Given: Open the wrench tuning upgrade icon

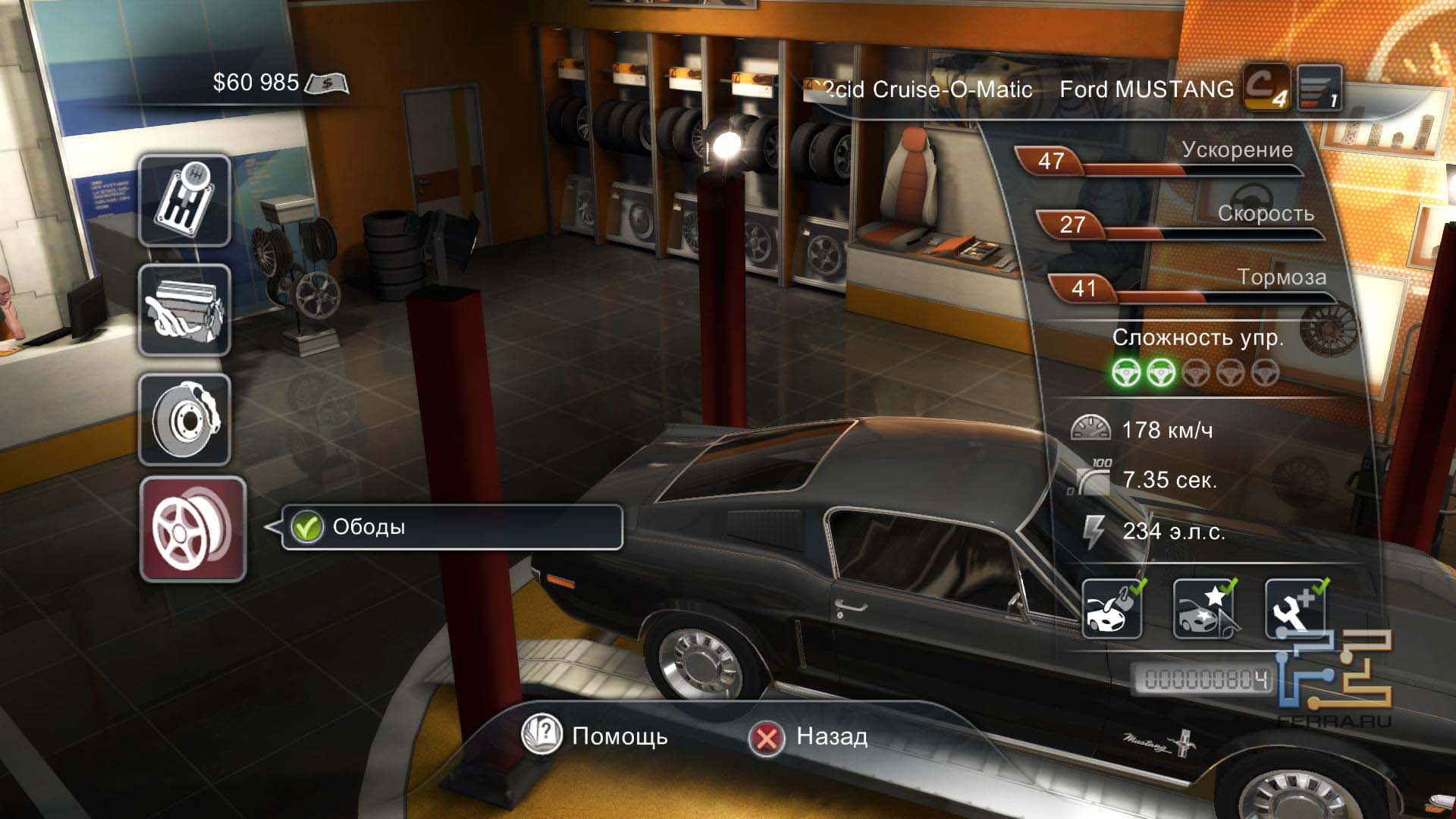Looking at the screenshot, I should 1295,609.
